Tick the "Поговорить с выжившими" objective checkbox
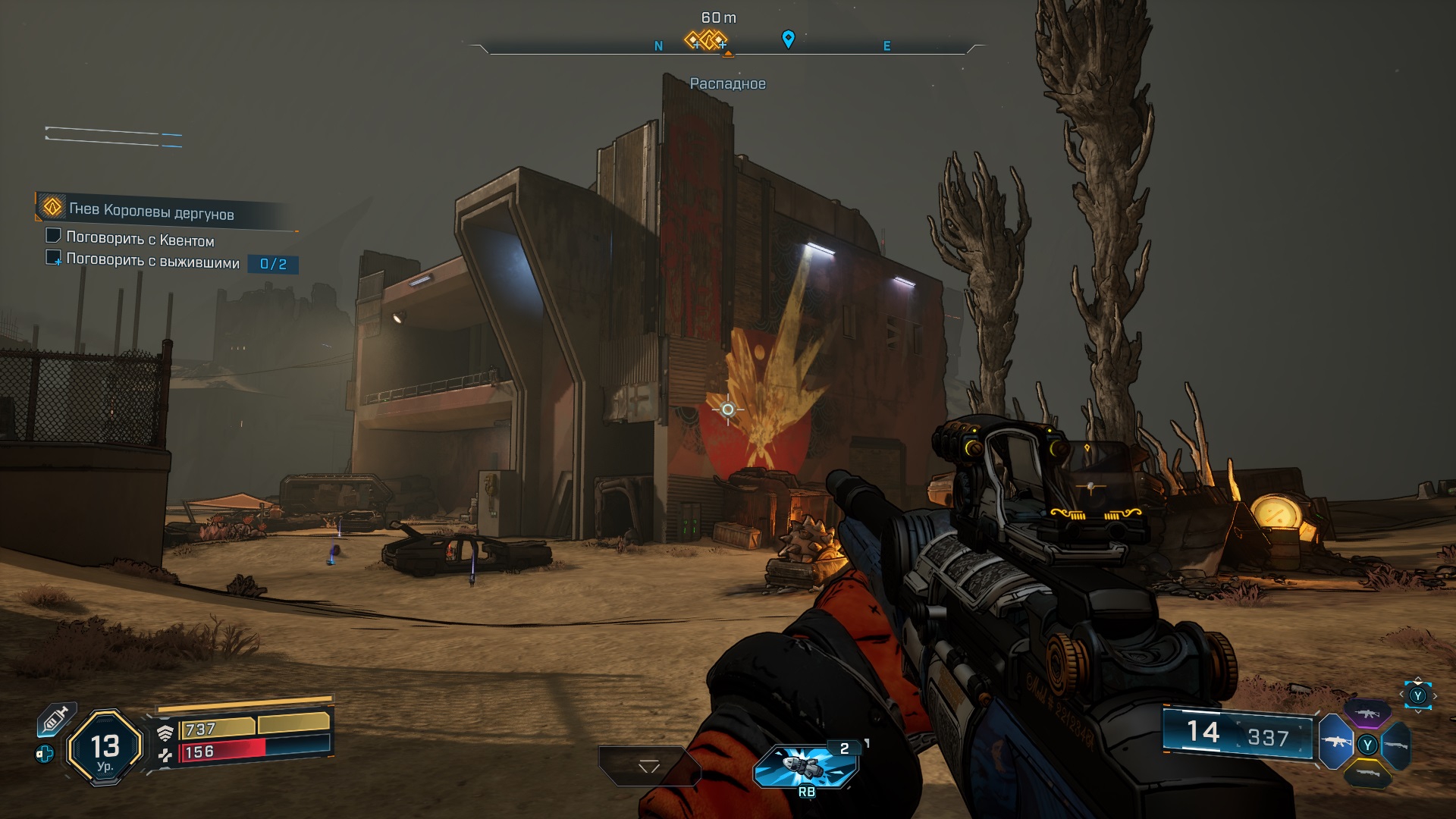Screen dimensions: 1456x819 (53, 258)
